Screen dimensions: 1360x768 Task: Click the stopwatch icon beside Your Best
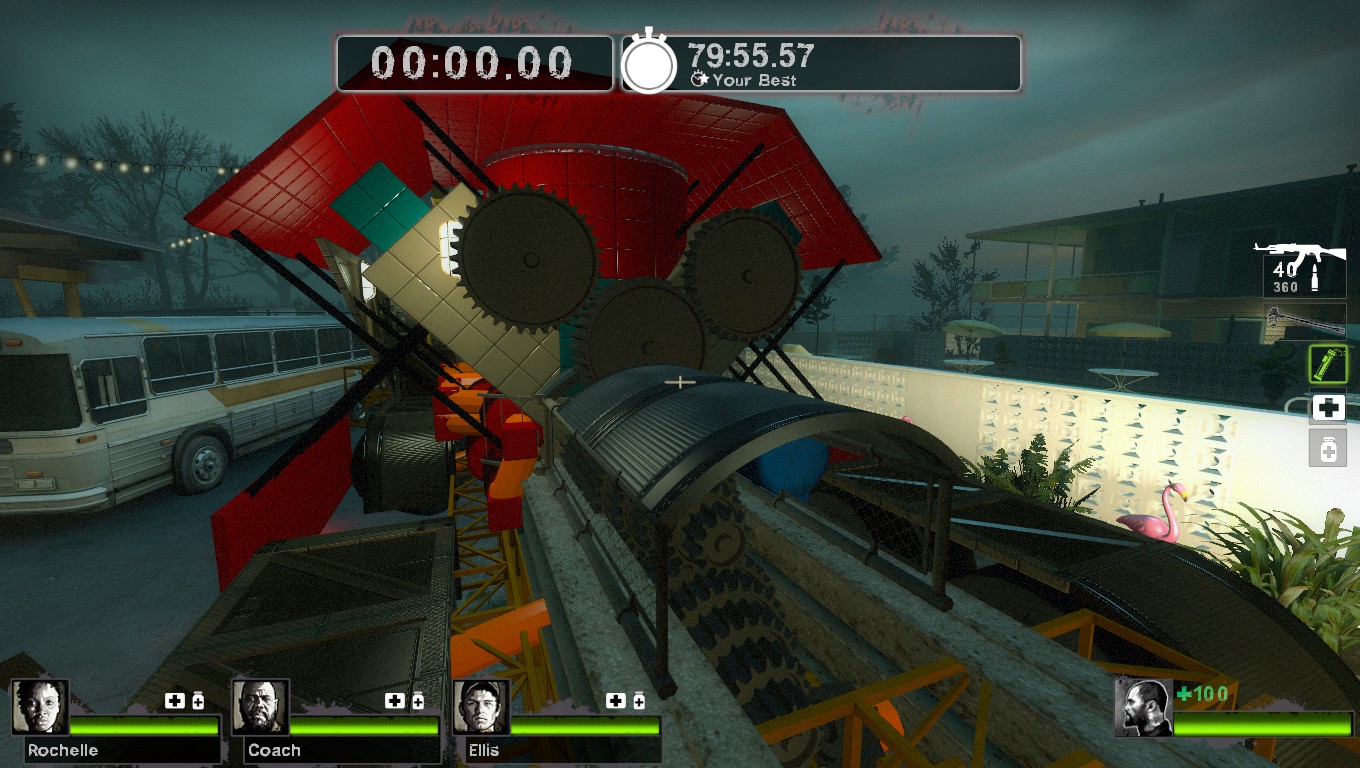650,64
